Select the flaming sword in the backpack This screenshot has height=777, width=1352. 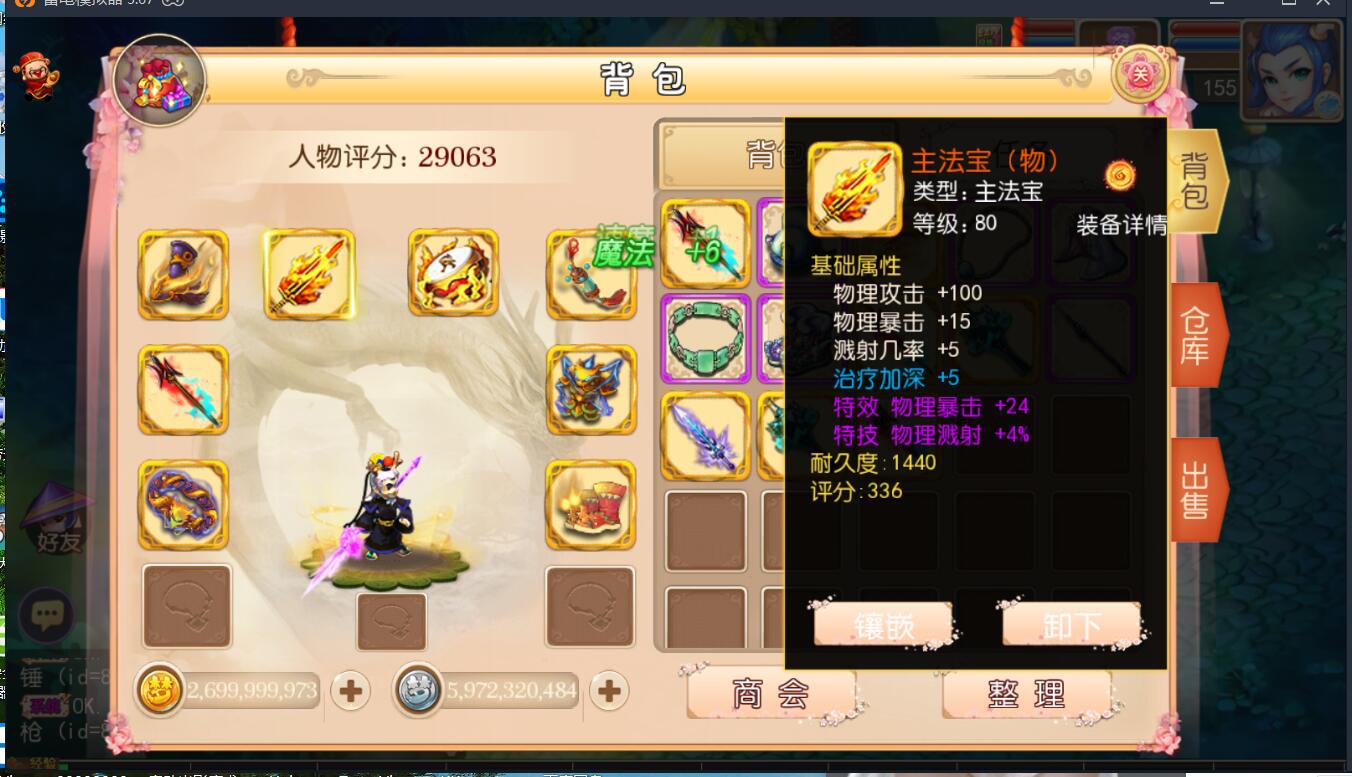(x=310, y=274)
